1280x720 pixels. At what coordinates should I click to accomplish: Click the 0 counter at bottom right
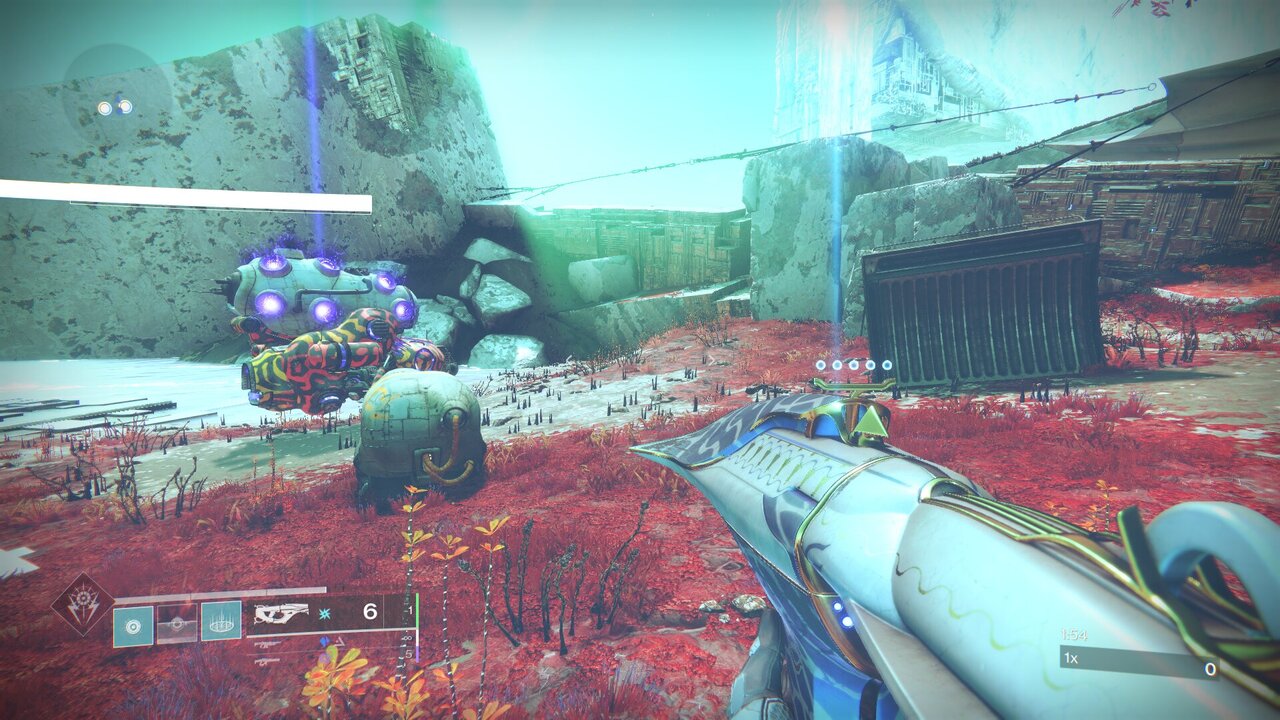(1210, 670)
